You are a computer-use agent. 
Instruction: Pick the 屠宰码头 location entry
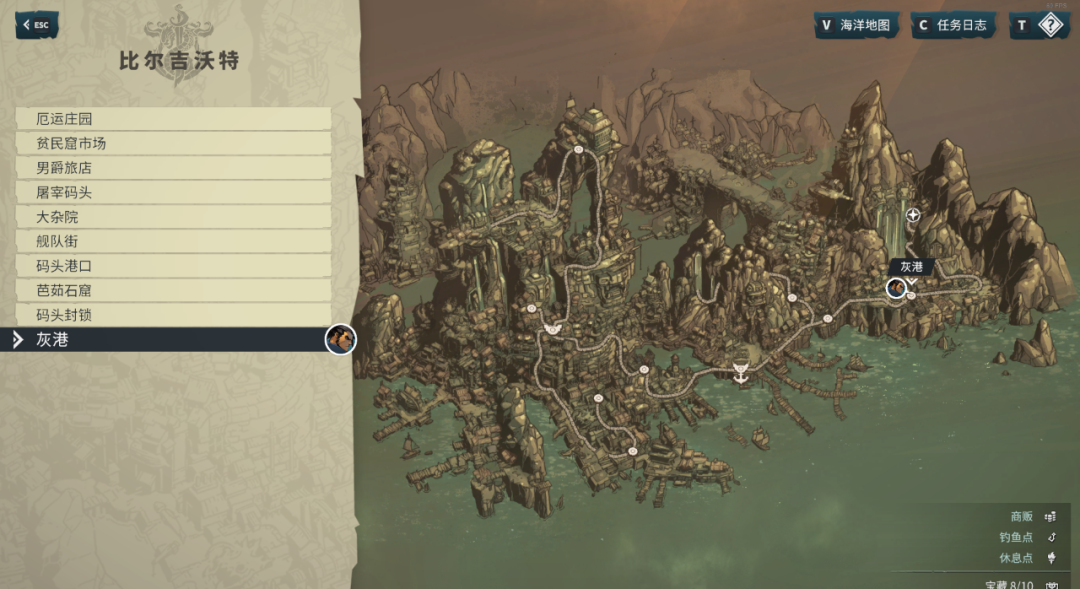pos(173,193)
